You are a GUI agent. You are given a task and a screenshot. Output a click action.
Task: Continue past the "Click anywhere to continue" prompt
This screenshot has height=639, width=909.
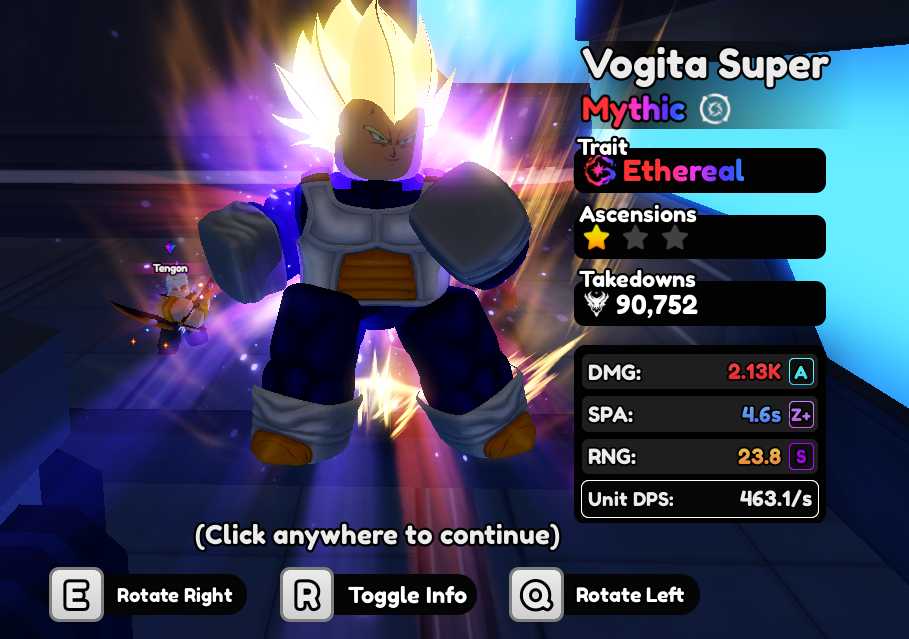(x=376, y=536)
